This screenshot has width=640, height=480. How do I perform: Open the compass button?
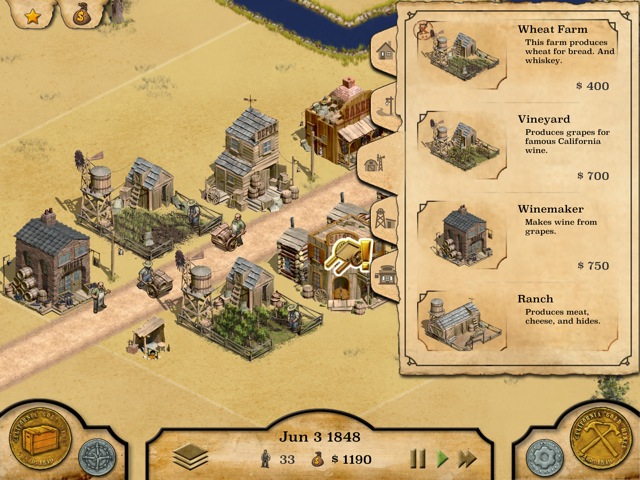[97, 456]
